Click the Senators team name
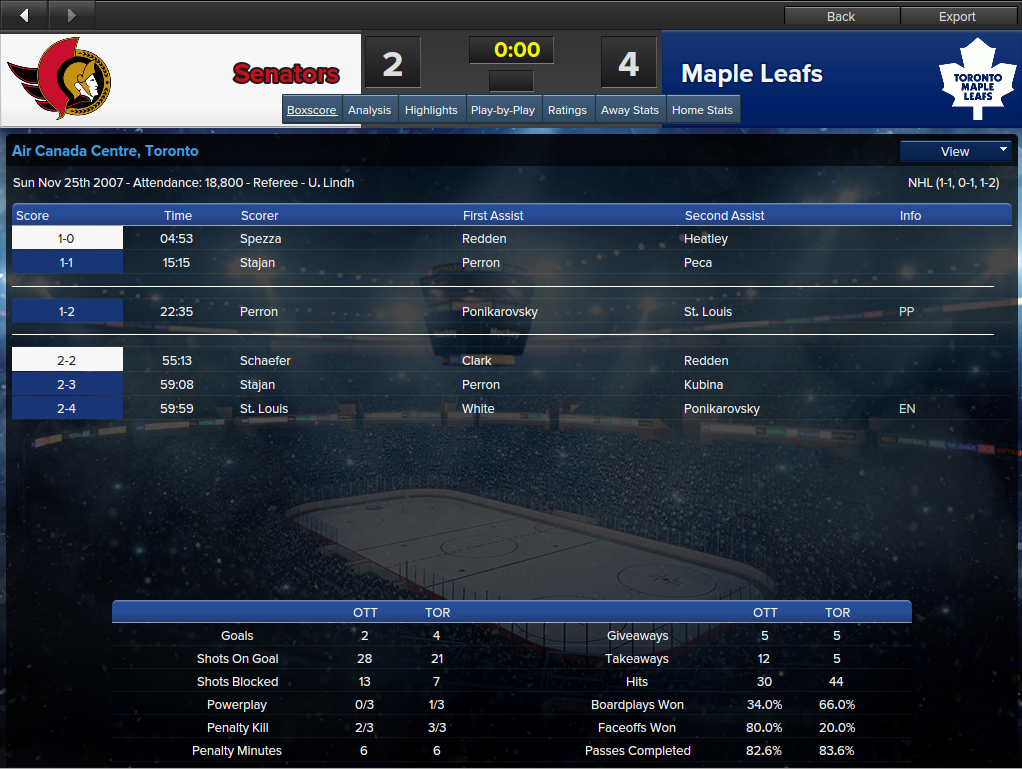Screen dimensions: 1022x769 [x=286, y=74]
